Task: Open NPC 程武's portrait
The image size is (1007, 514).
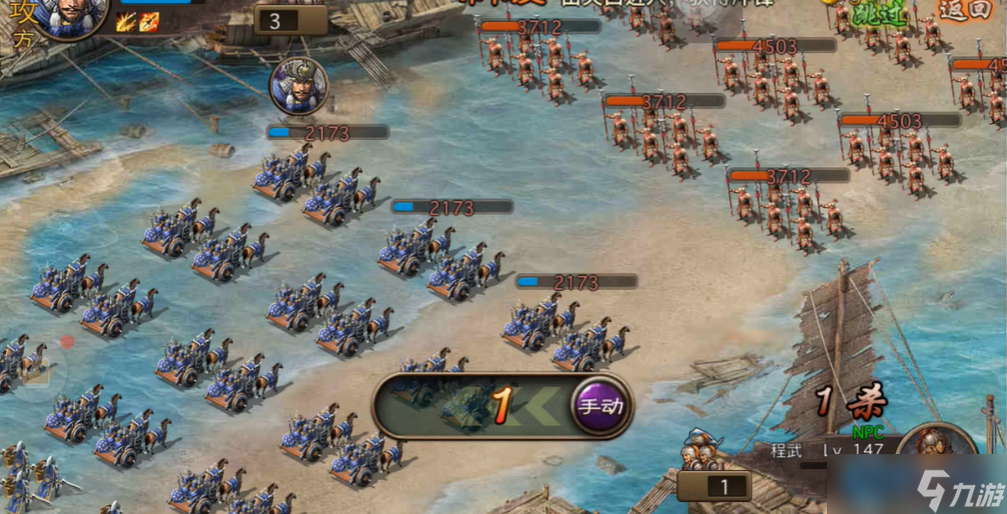Action: point(936,455)
